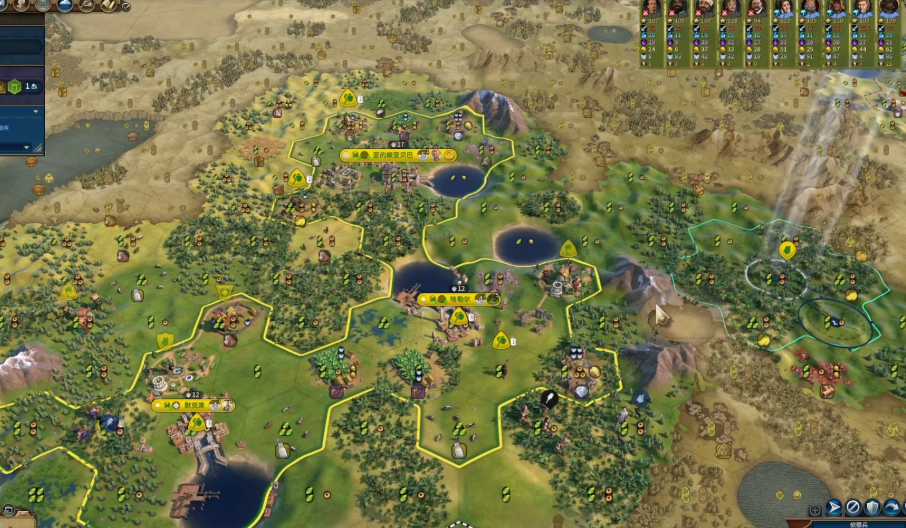Image resolution: width=906 pixels, height=528 pixels.
Task: Click the circle-slash cancel unit action
Action: pyautogui.click(x=853, y=507)
